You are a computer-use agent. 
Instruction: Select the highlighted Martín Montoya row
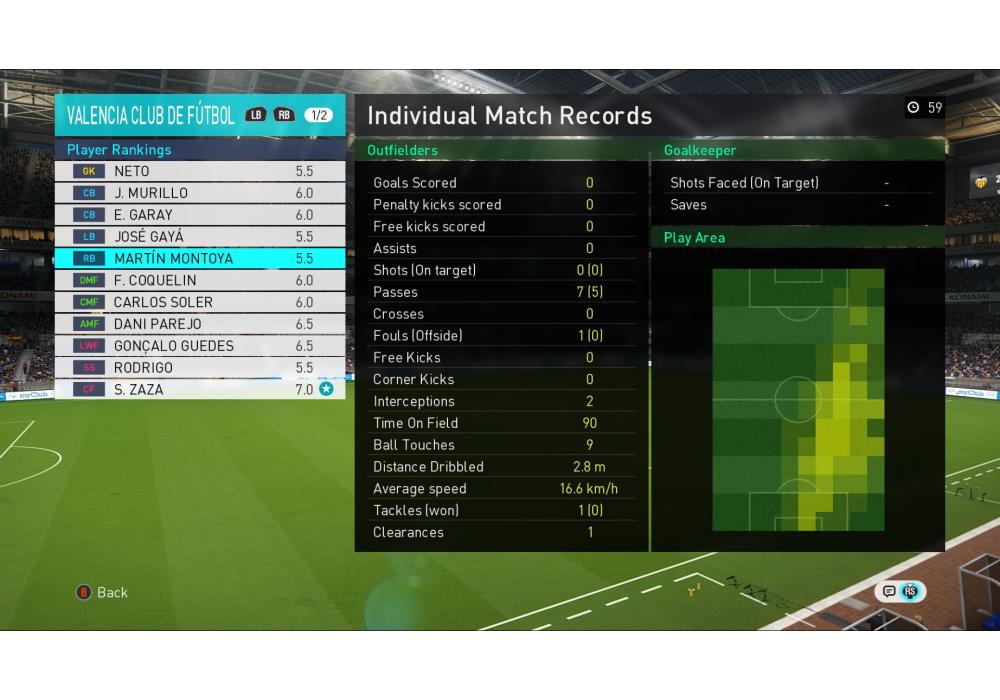[x=200, y=258]
